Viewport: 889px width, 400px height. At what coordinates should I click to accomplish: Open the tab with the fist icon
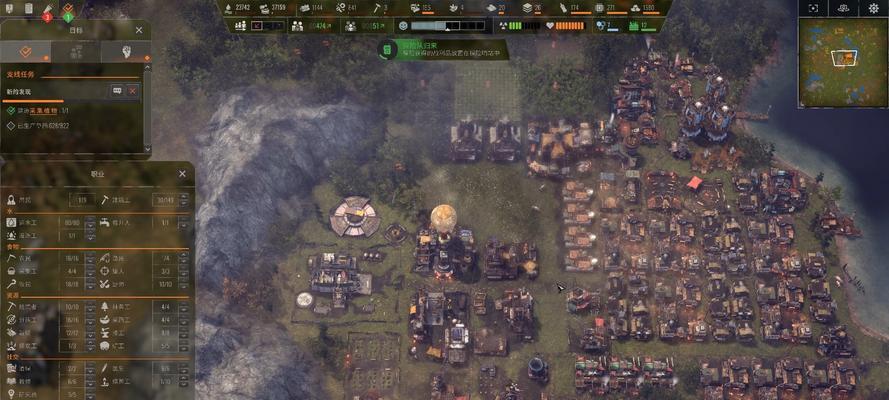coord(126,52)
